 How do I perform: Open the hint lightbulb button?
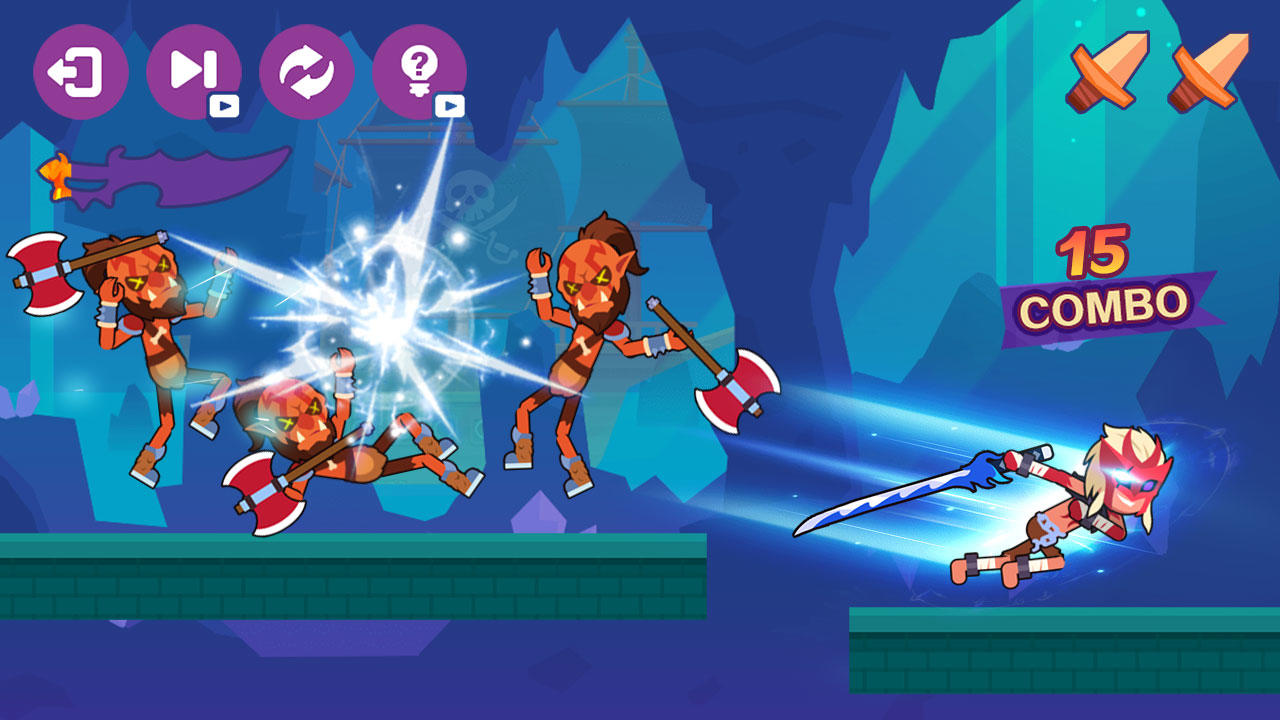[417, 70]
